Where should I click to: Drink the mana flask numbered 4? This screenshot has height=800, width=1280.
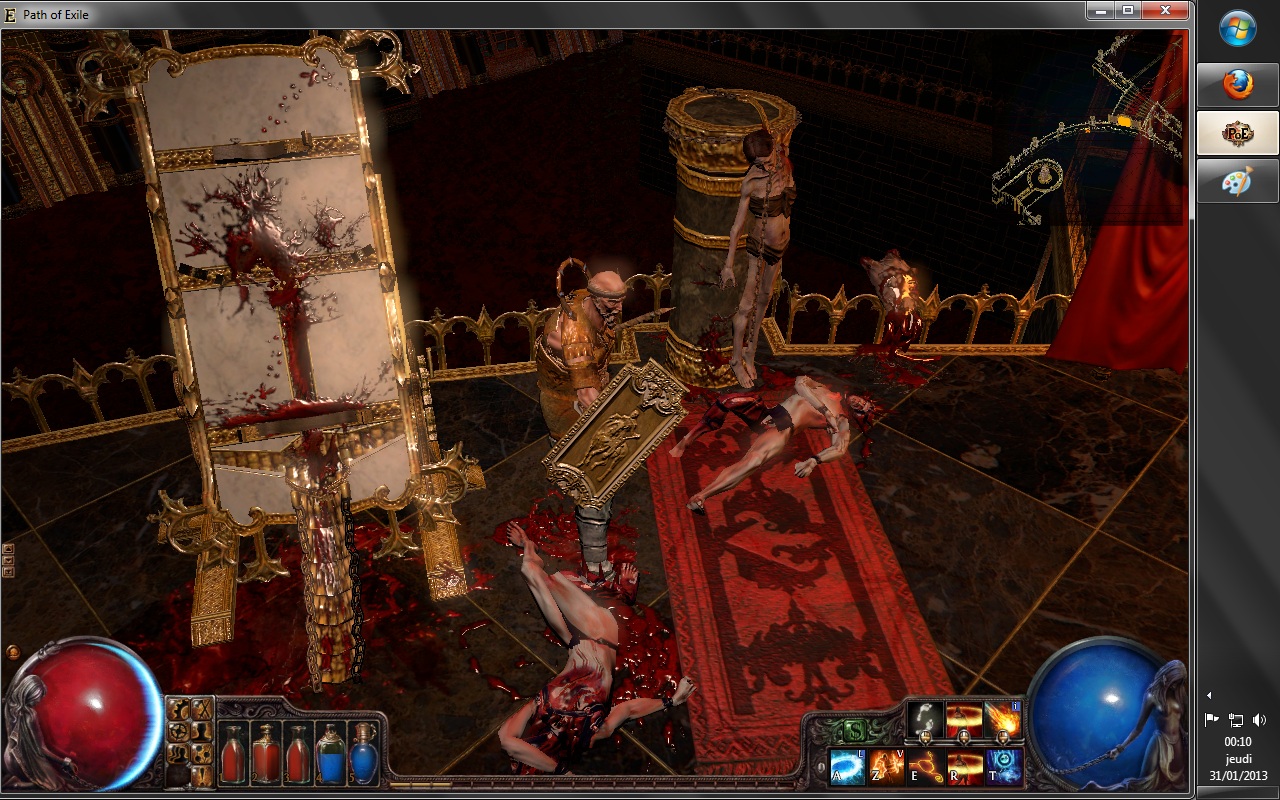click(x=330, y=753)
